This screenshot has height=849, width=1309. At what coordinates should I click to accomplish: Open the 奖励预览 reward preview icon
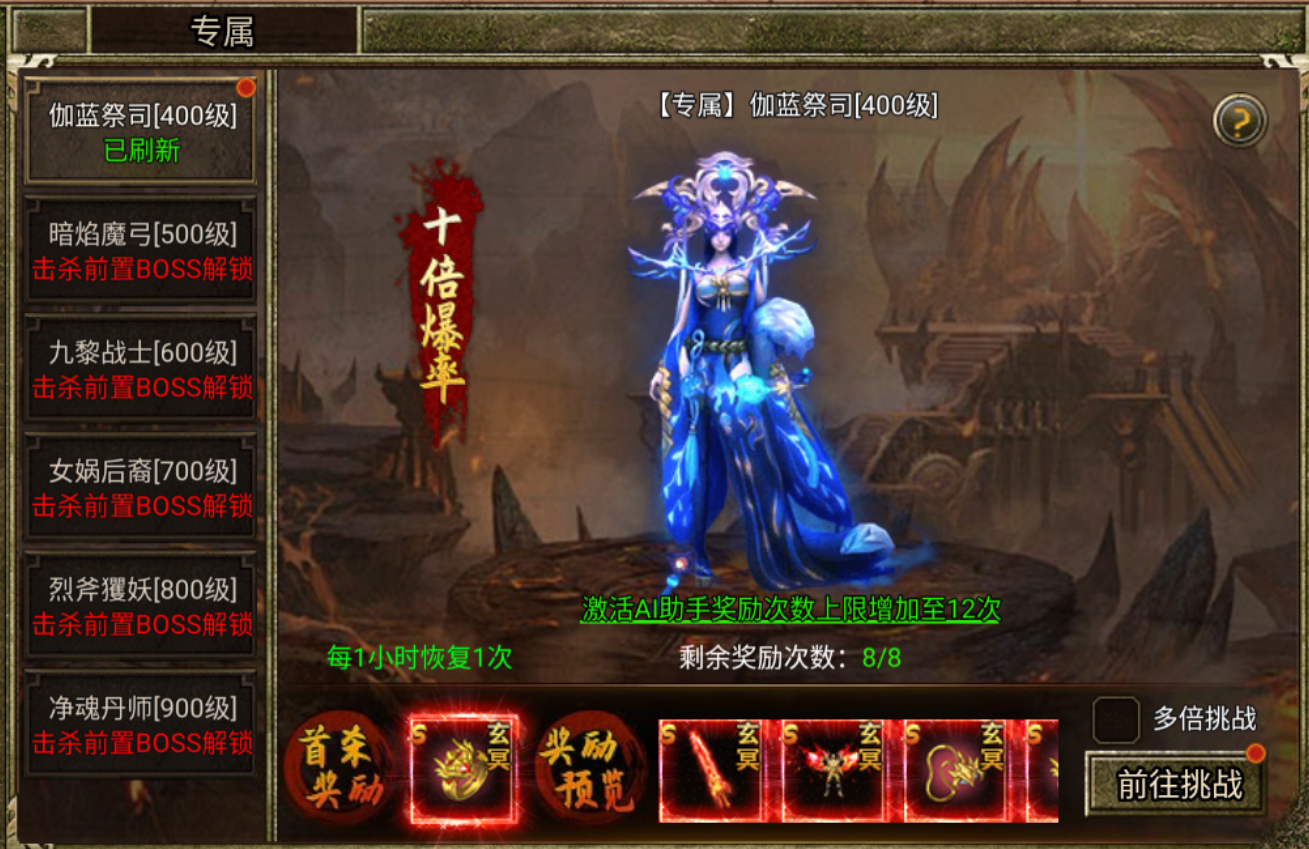point(586,768)
